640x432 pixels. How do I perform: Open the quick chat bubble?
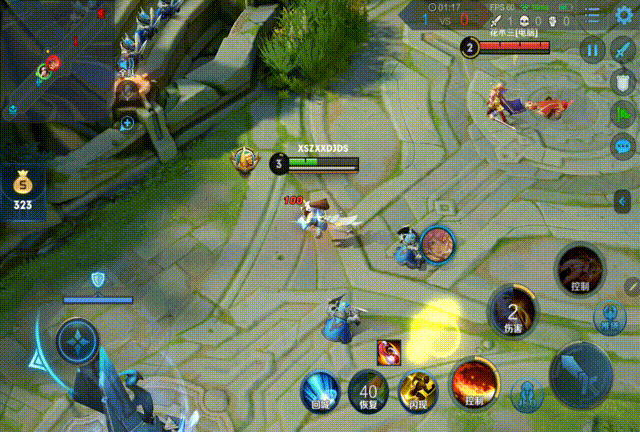pyautogui.click(x=624, y=146)
